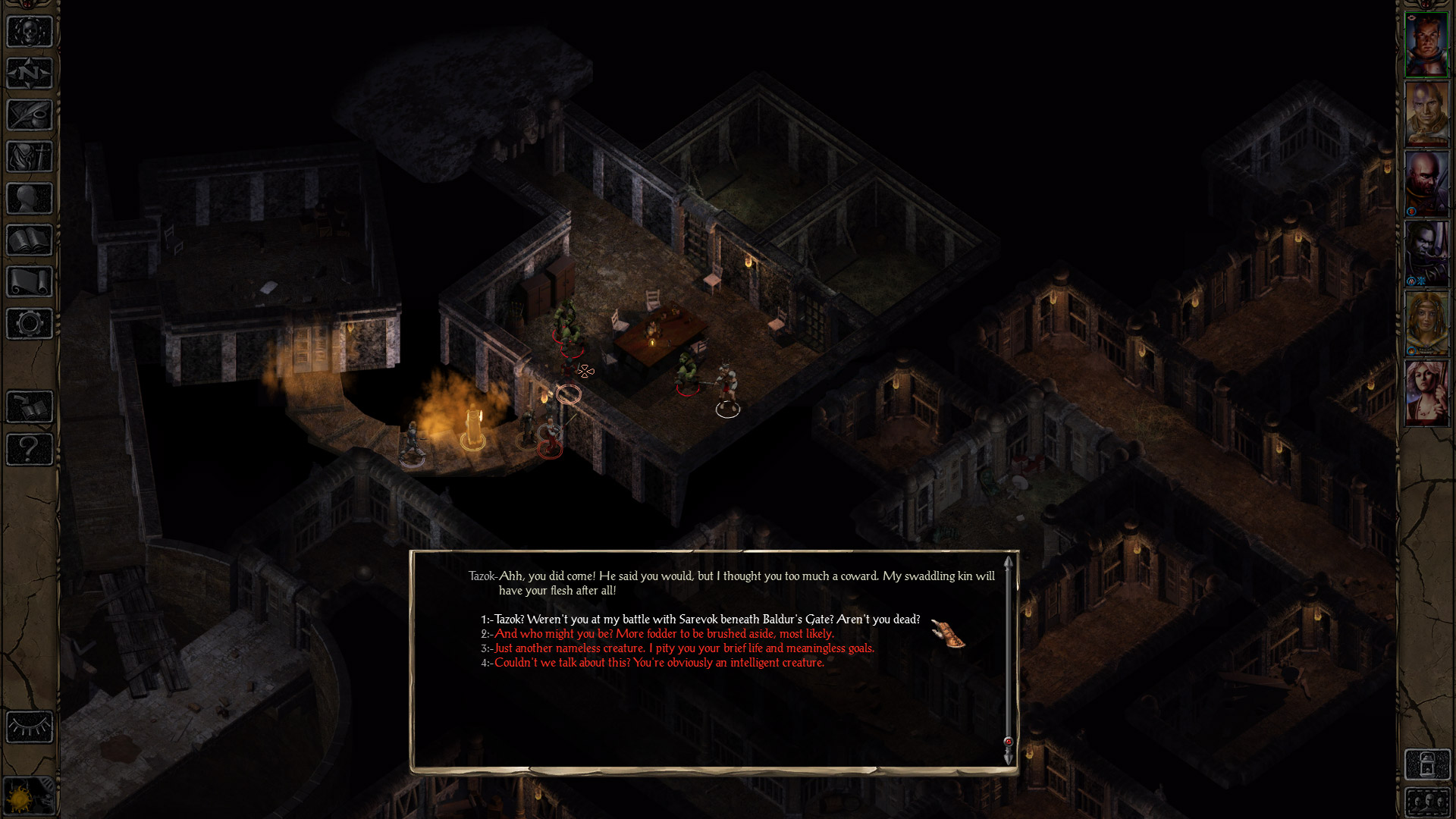1456x819 pixels.
Task: Open the area map with compass icon
Action: coord(30,74)
